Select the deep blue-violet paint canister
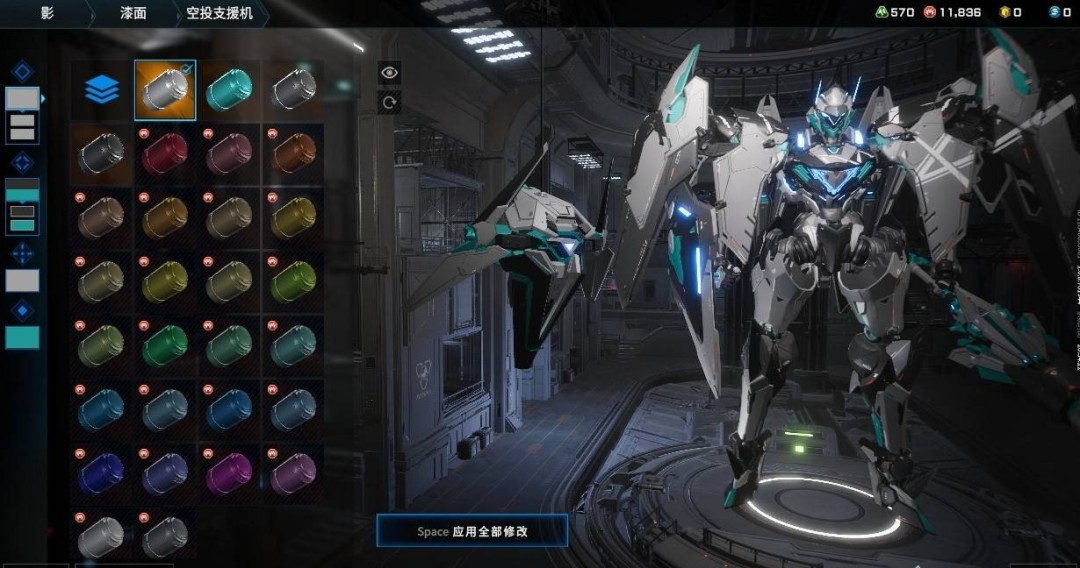The width and height of the screenshot is (1080, 568). (x=101, y=473)
